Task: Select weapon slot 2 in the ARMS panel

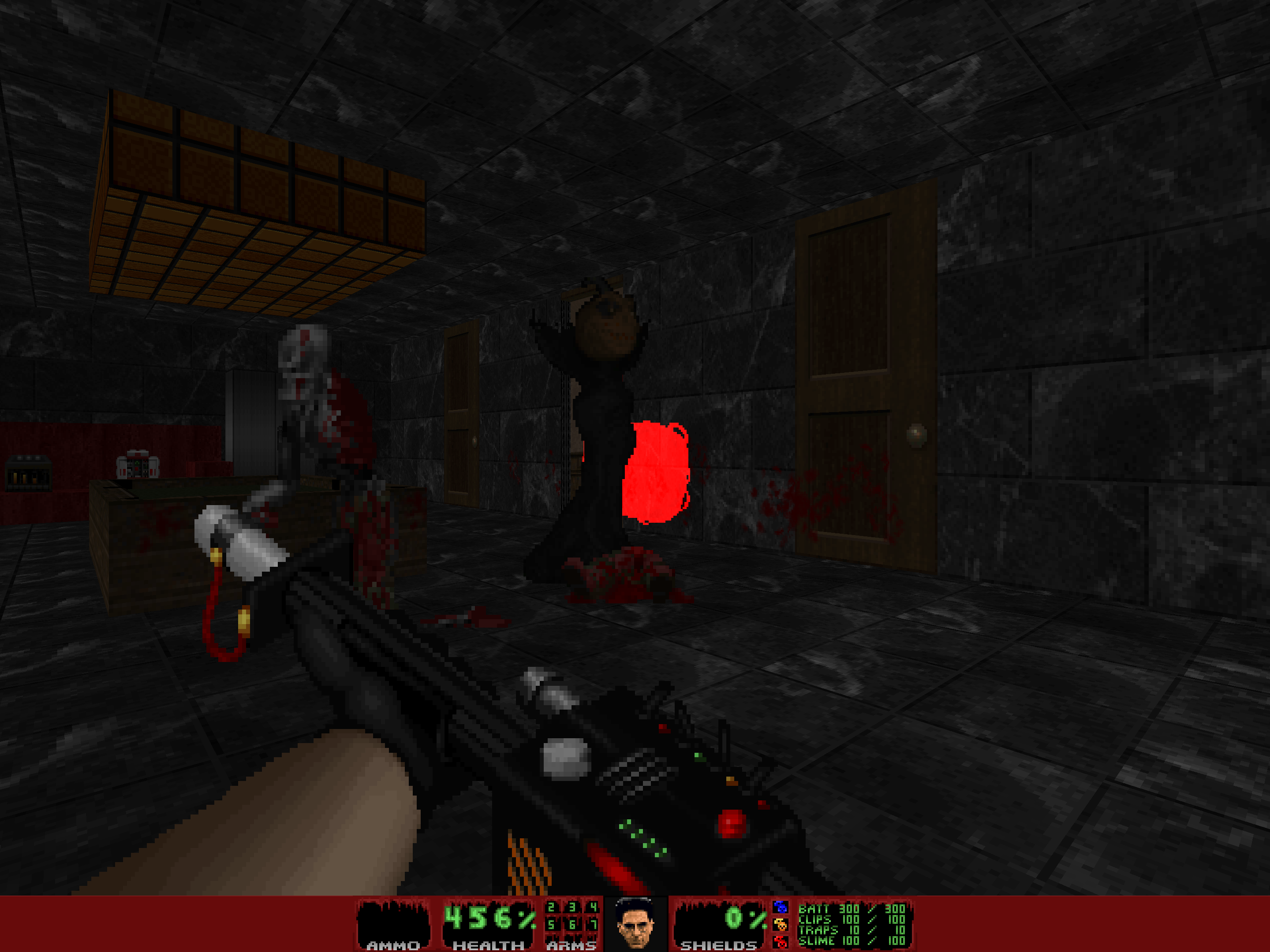Action: [x=551, y=907]
